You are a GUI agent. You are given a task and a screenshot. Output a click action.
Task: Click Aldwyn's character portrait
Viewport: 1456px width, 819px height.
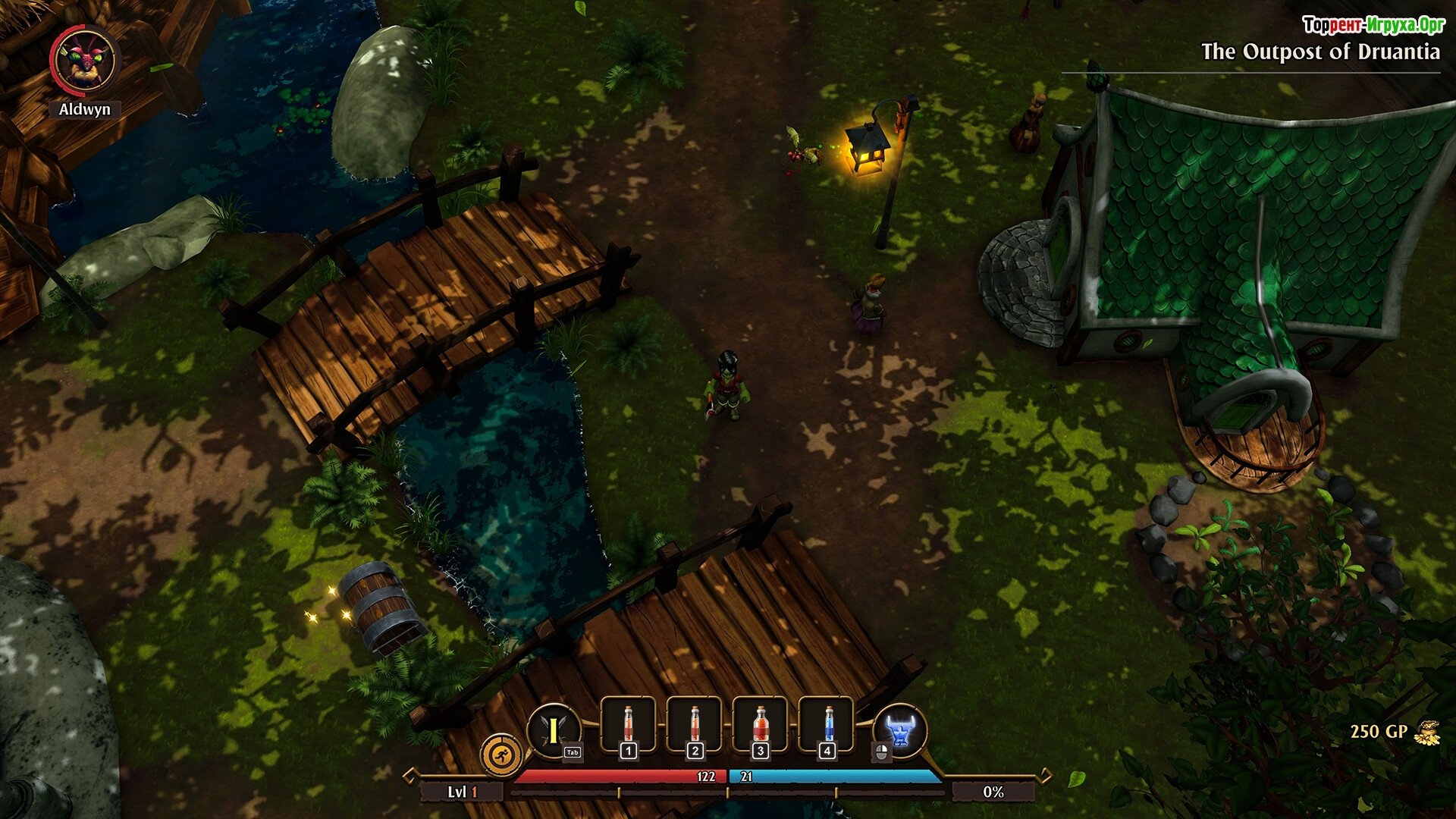click(x=84, y=60)
